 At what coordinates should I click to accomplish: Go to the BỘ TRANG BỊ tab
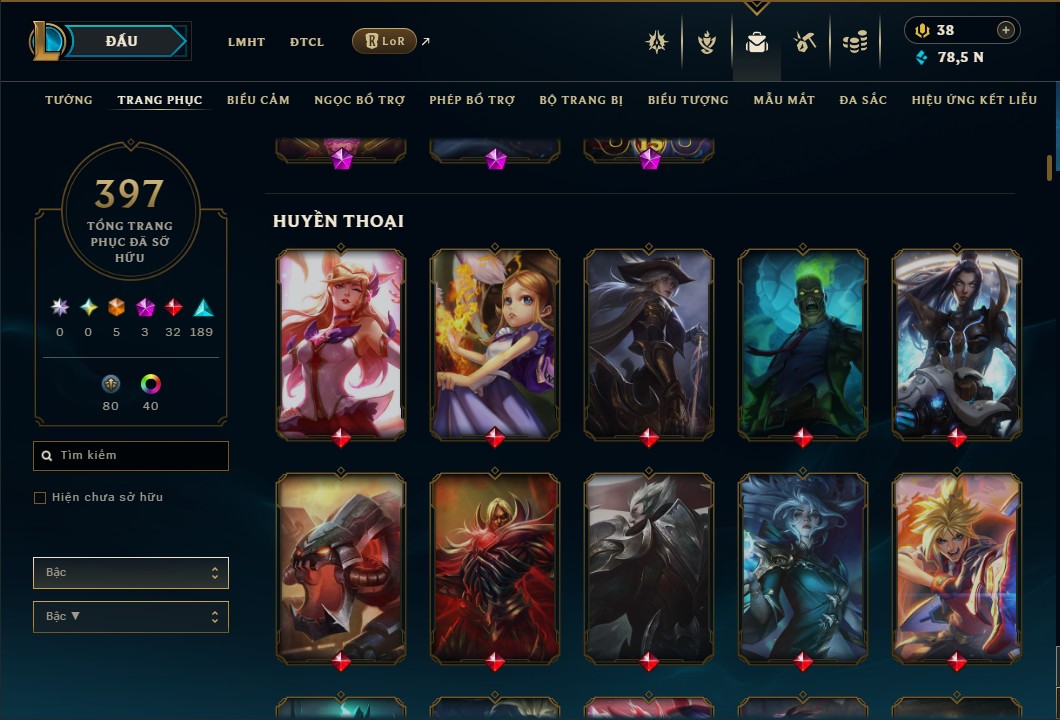(581, 100)
